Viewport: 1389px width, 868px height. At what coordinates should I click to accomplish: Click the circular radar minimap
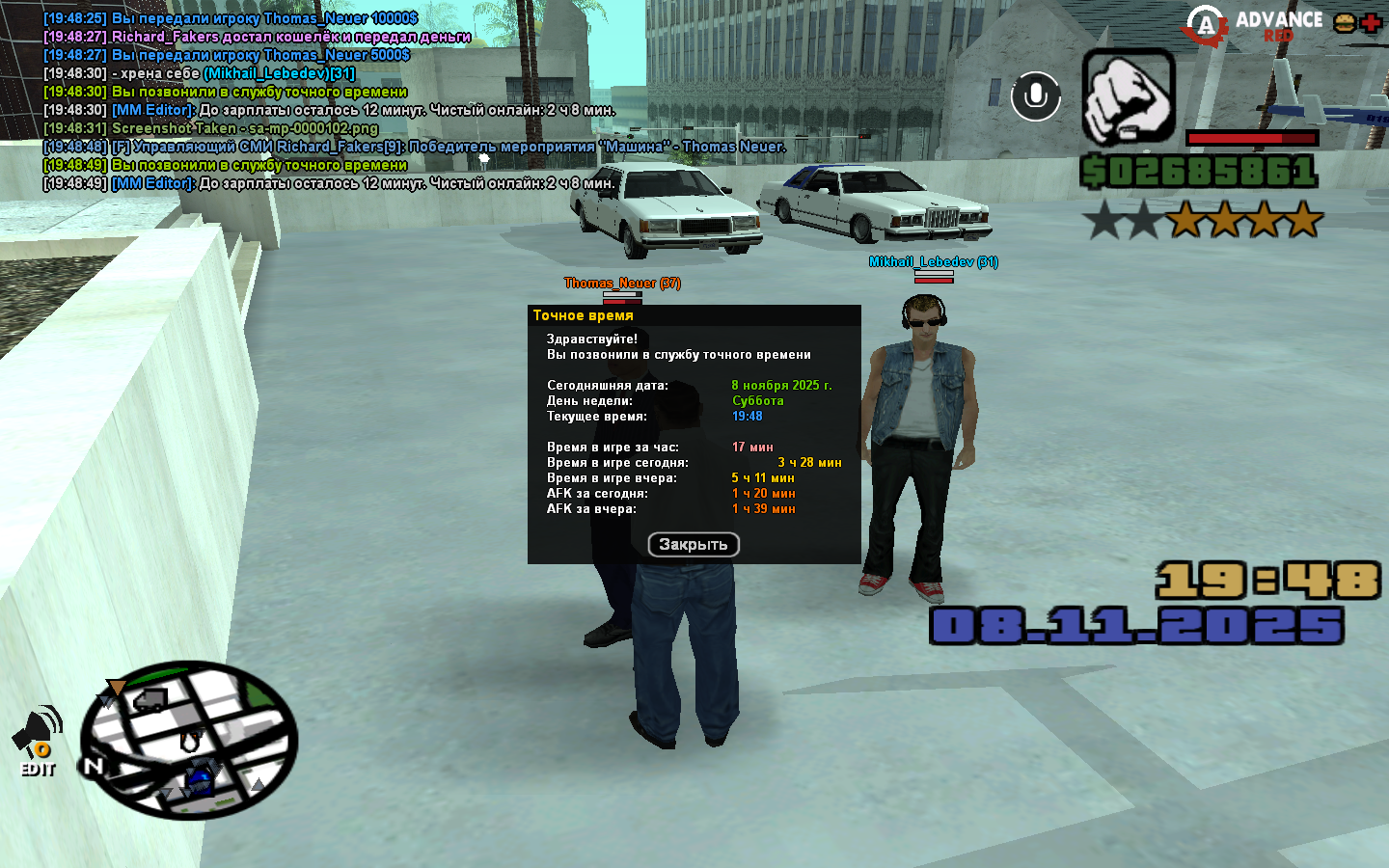[189, 741]
